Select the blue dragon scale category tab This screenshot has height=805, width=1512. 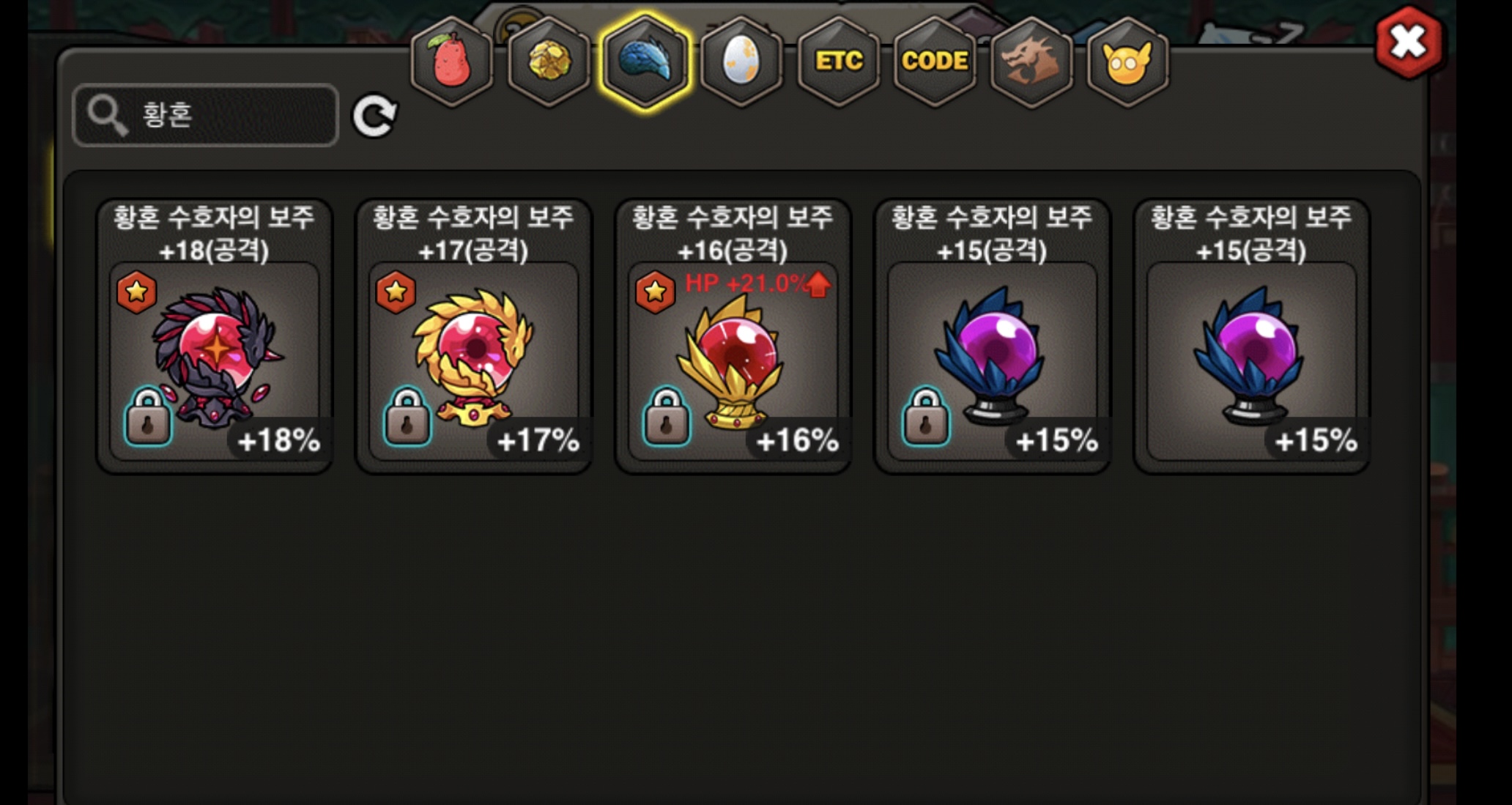pos(645,61)
